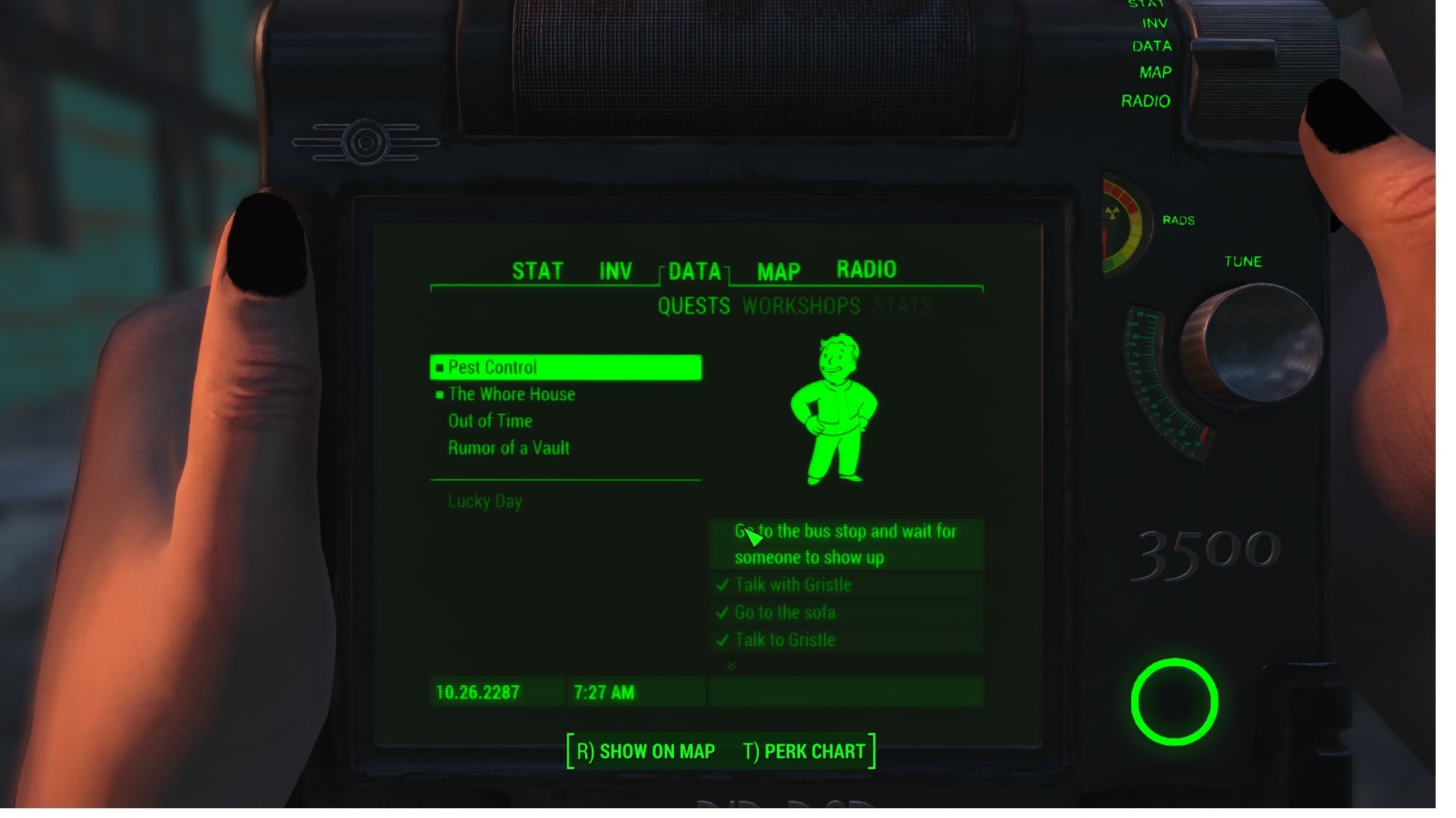
Task: Expand the completed "Lucky Day" quest
Action: click(484, 501)
